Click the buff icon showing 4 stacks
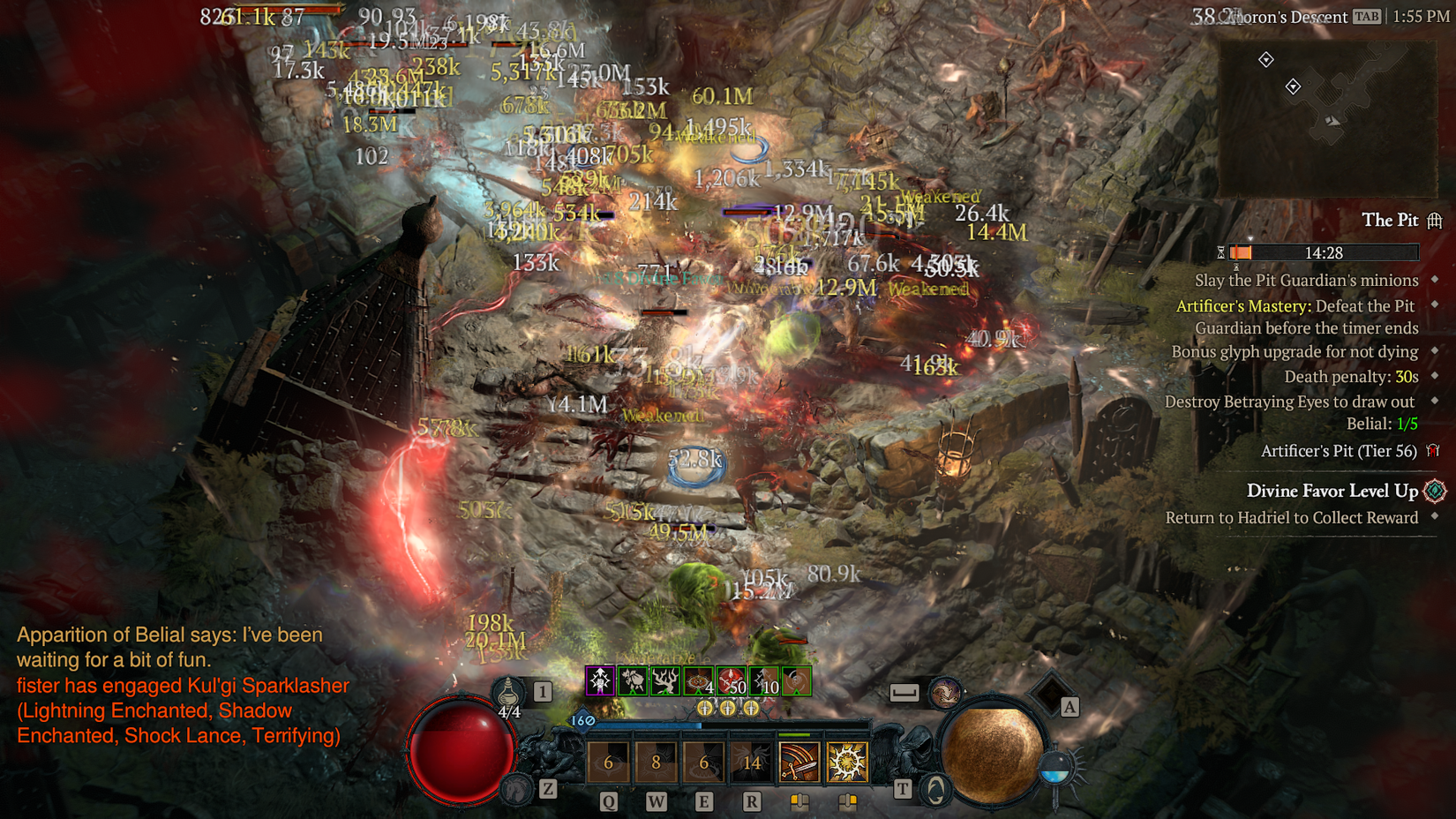 pos(696,681)
